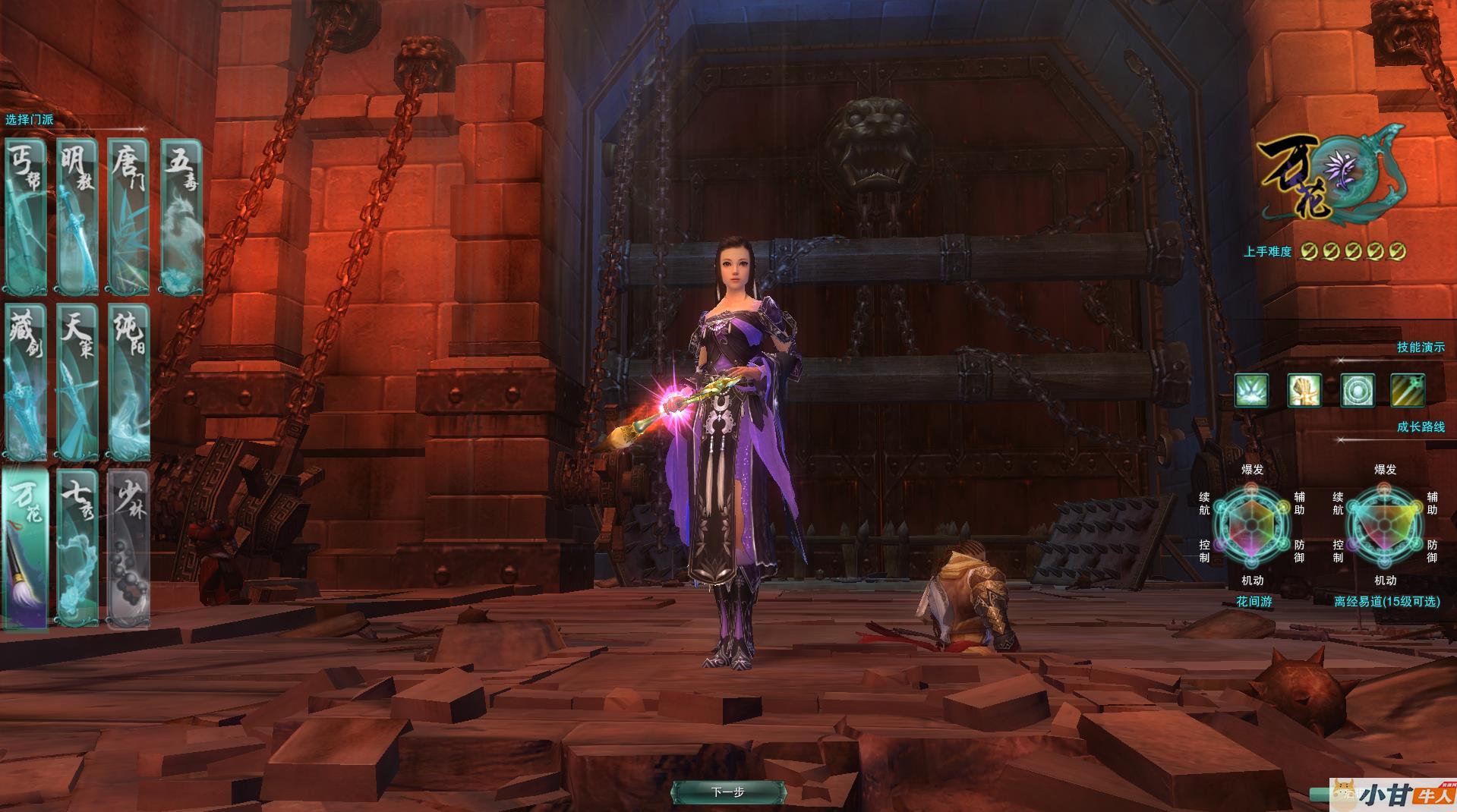The image size is (1457, 812).
Task: Select the 天策 sect card
Action: [77, 382]
